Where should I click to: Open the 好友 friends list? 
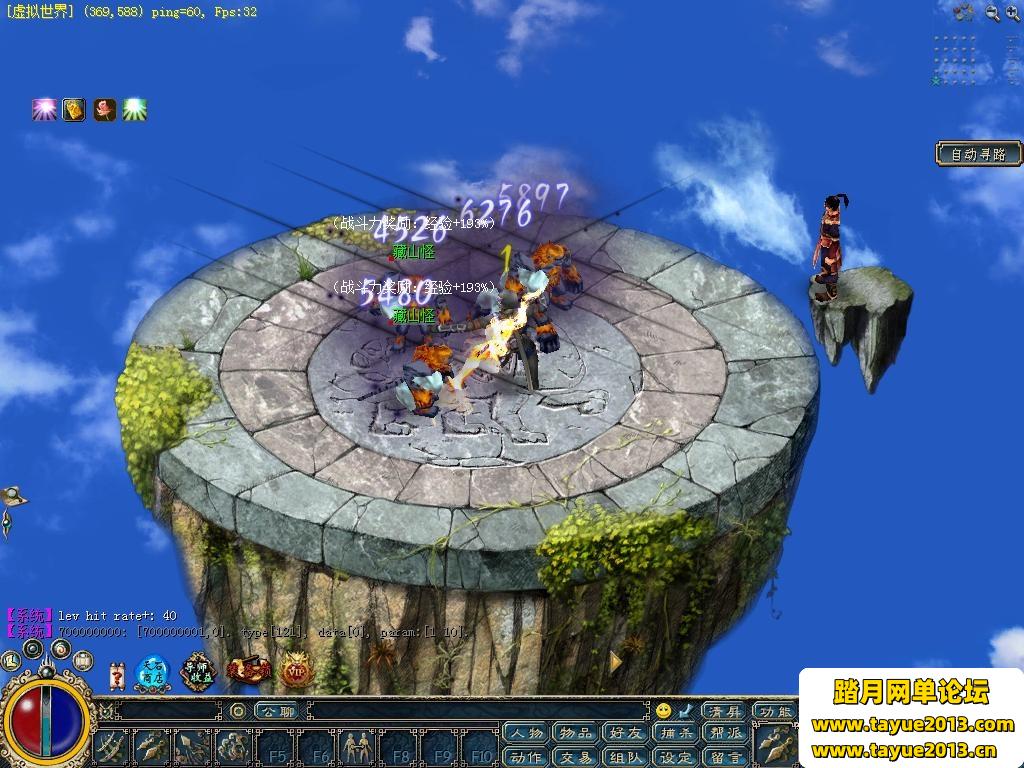click(624, 734)
